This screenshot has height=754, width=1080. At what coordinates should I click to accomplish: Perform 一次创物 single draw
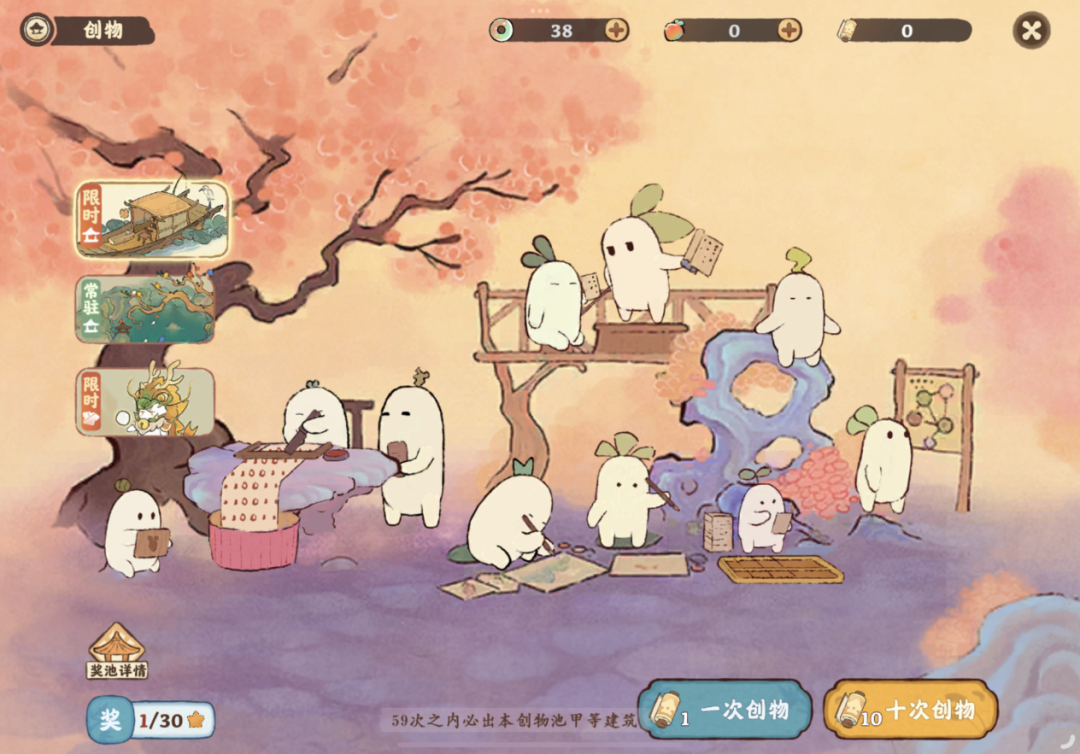(x=724, y=710)
